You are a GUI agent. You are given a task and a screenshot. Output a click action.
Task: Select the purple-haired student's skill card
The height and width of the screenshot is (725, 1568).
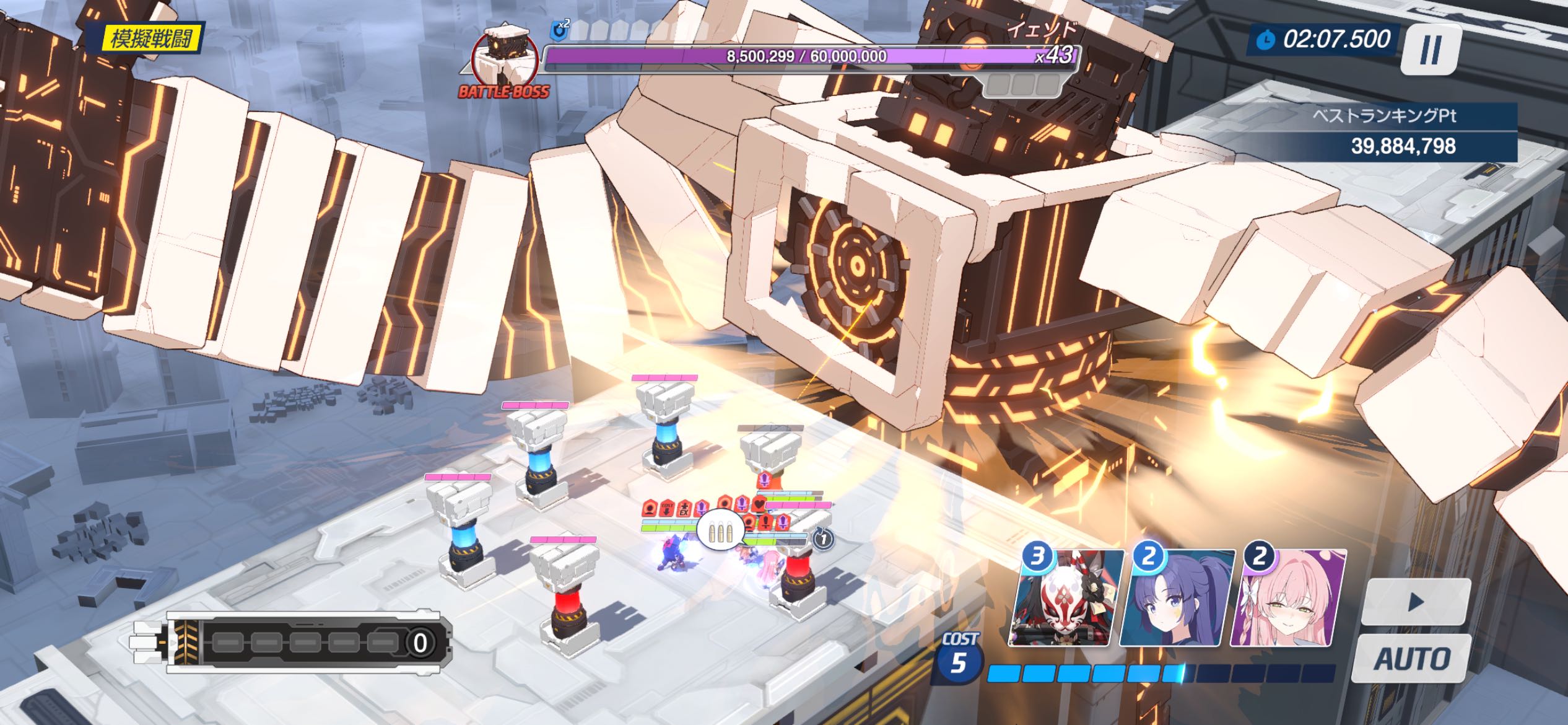coord(1178,599)
